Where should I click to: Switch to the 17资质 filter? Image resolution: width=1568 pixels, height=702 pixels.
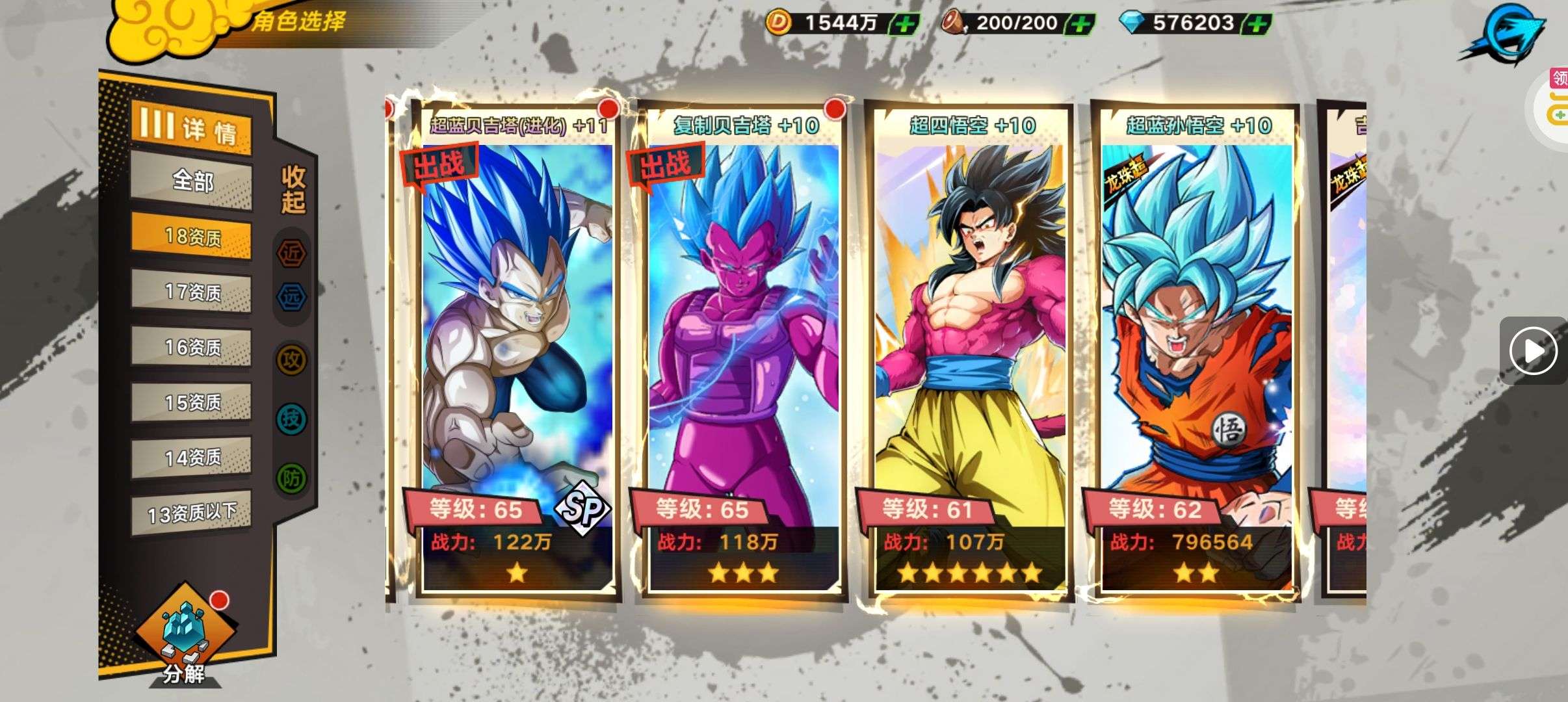coord(192,292)
